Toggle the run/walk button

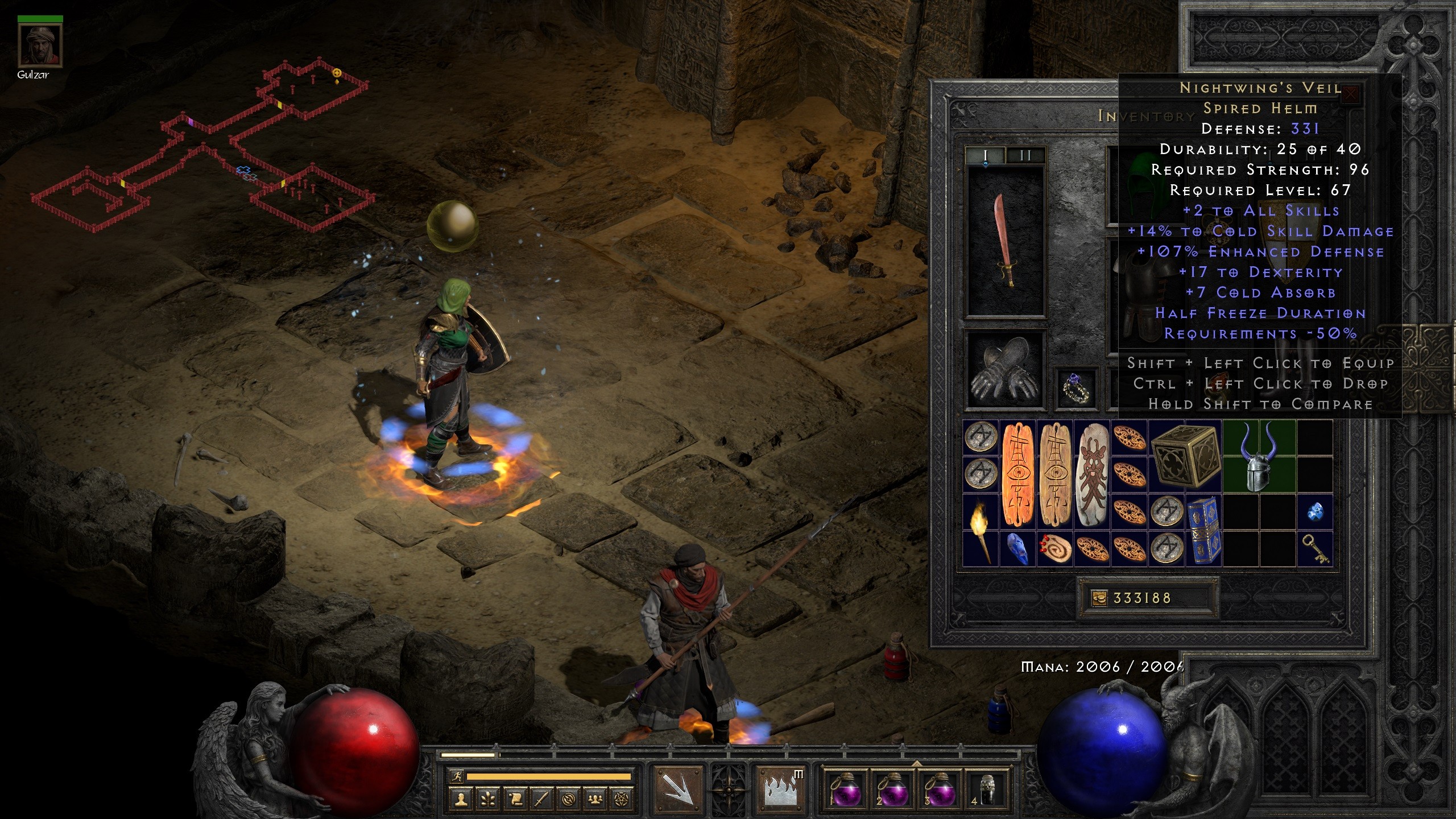(456, 776)
